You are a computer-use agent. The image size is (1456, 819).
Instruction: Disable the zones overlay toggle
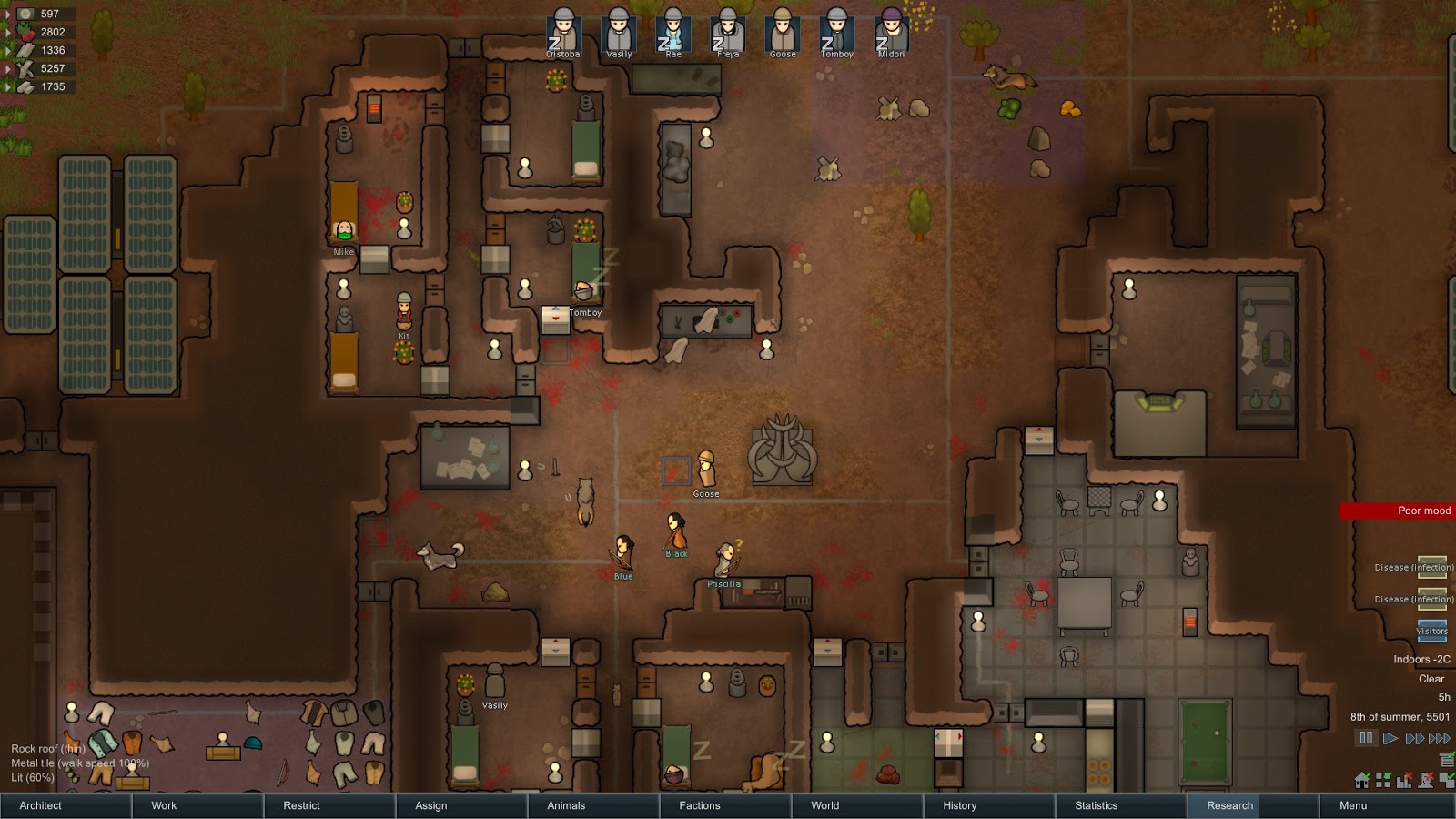tap(1383, 781)
